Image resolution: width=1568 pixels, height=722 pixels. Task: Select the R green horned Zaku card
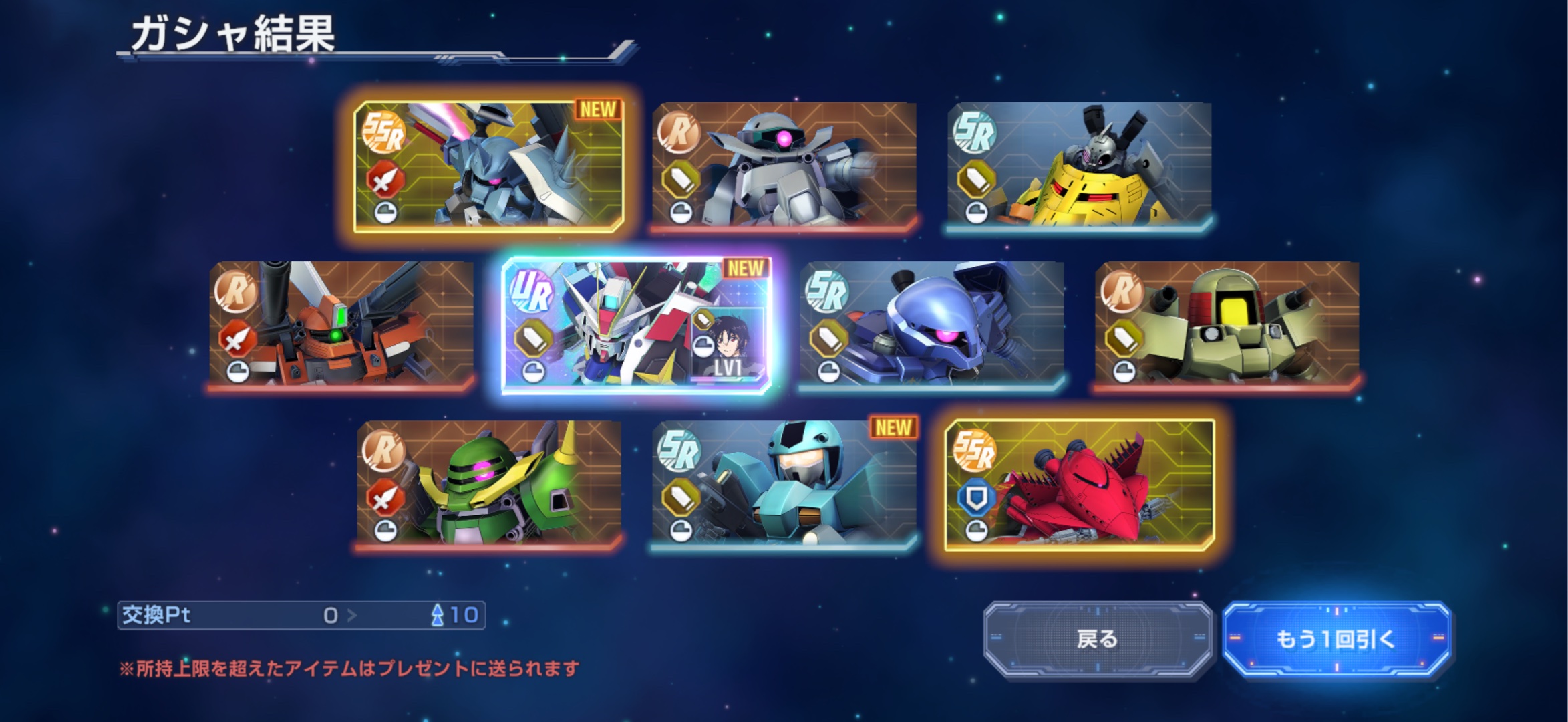[x=489, y=483]
